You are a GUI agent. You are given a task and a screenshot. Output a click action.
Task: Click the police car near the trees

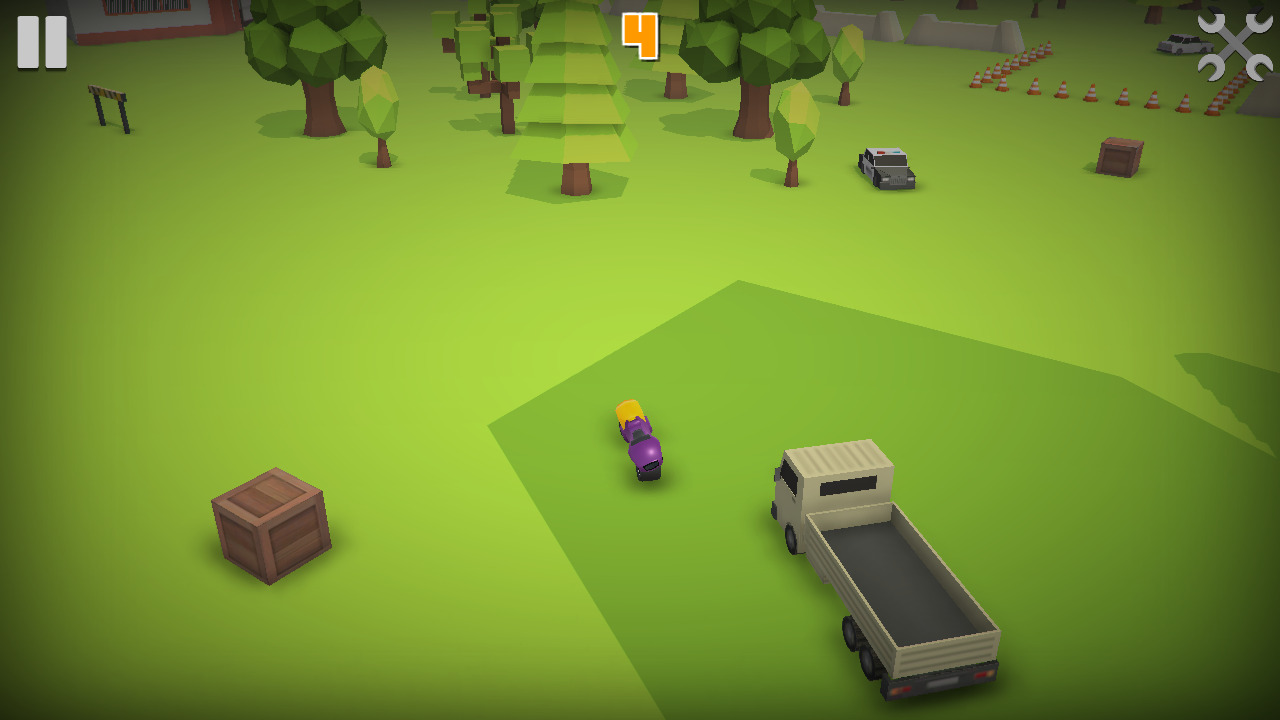(885, 168)
